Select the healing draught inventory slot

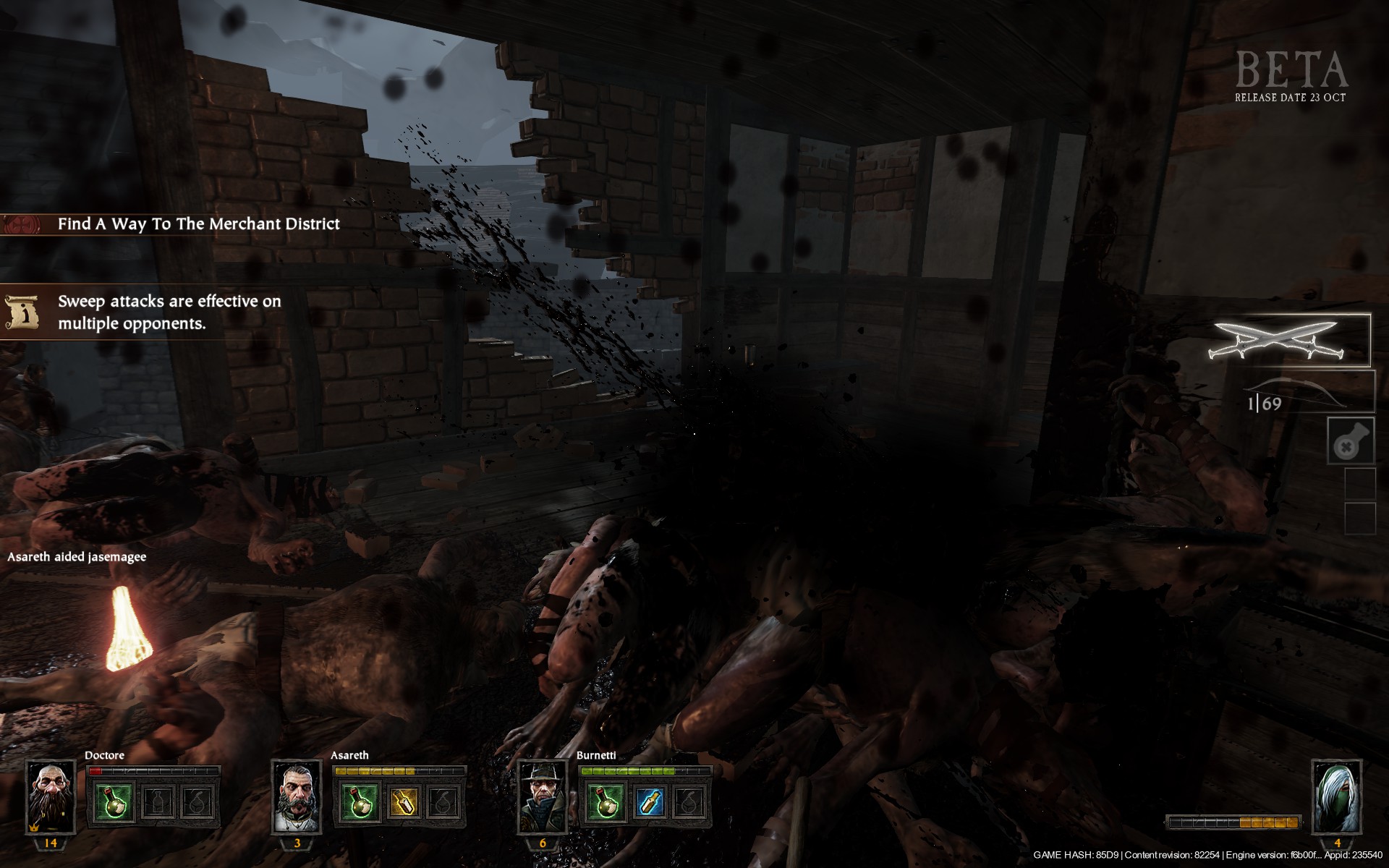click(x=1350, y=441)
